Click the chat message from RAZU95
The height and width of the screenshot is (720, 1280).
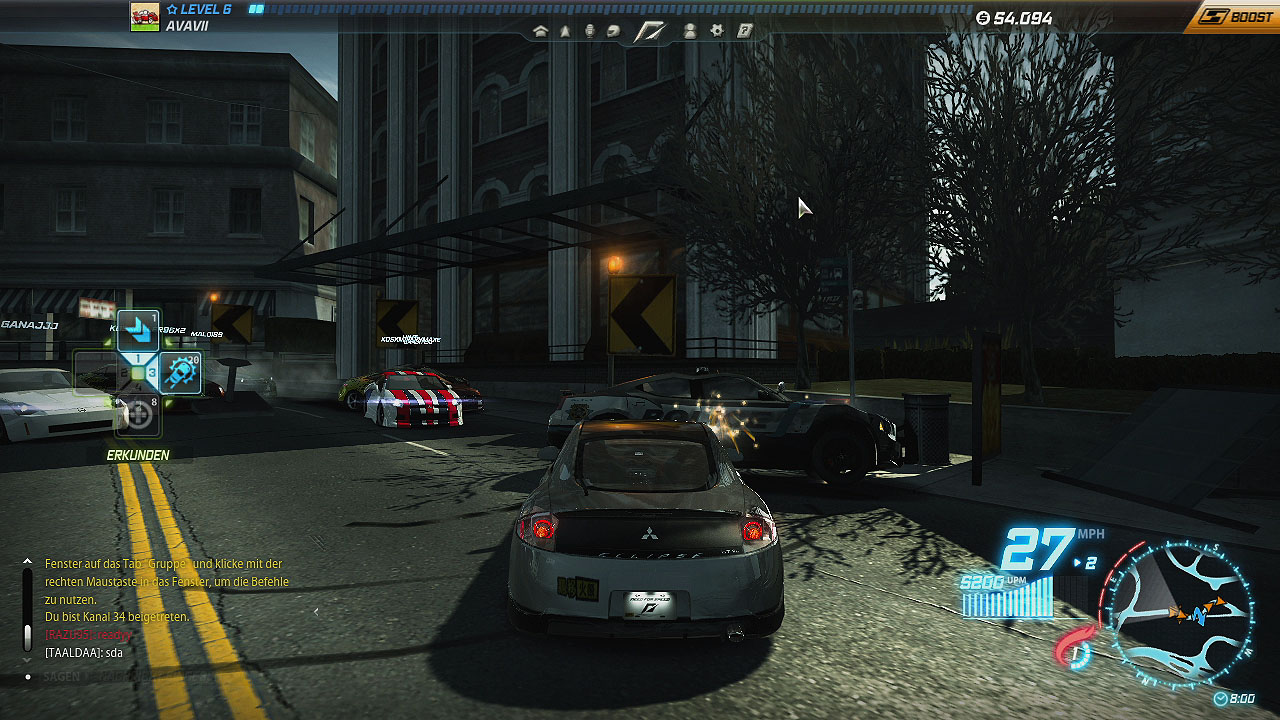[x=88, y=635]
